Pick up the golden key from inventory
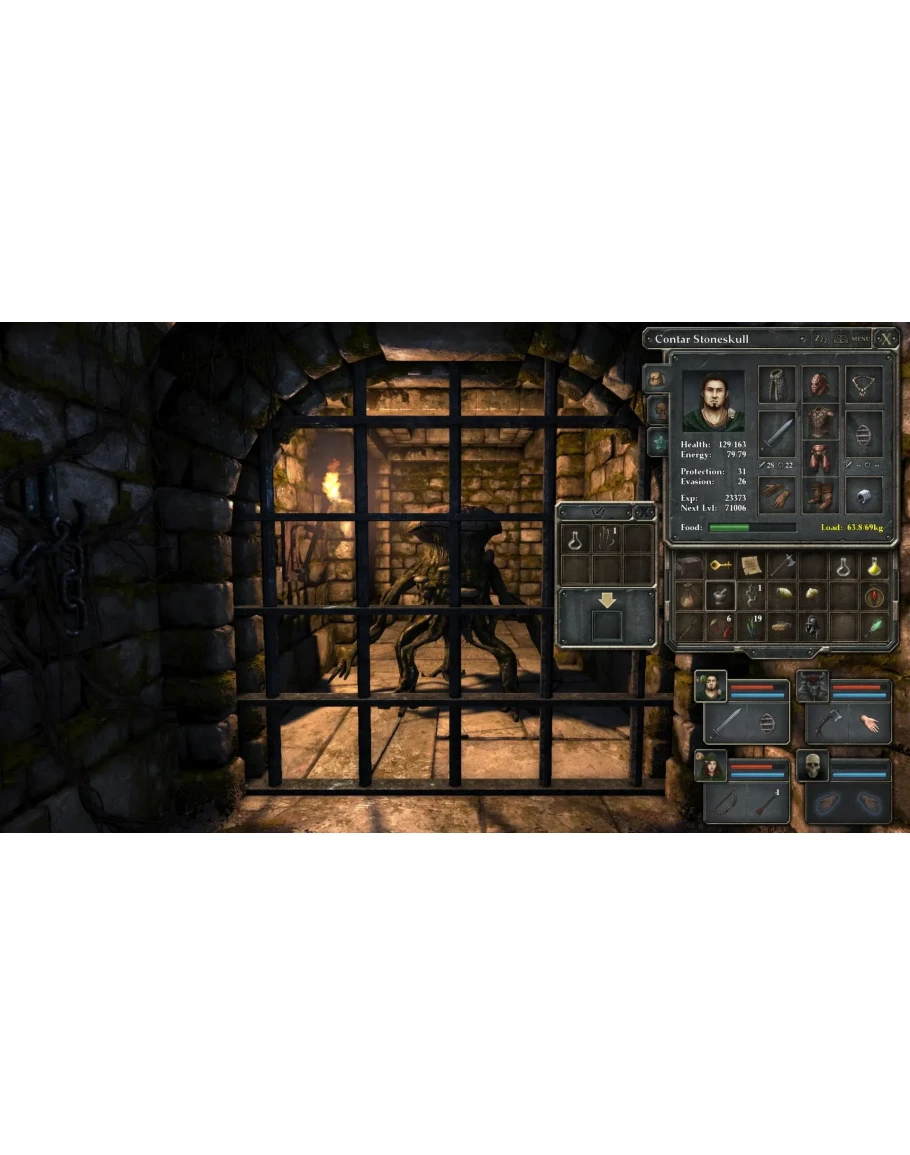 720,566
